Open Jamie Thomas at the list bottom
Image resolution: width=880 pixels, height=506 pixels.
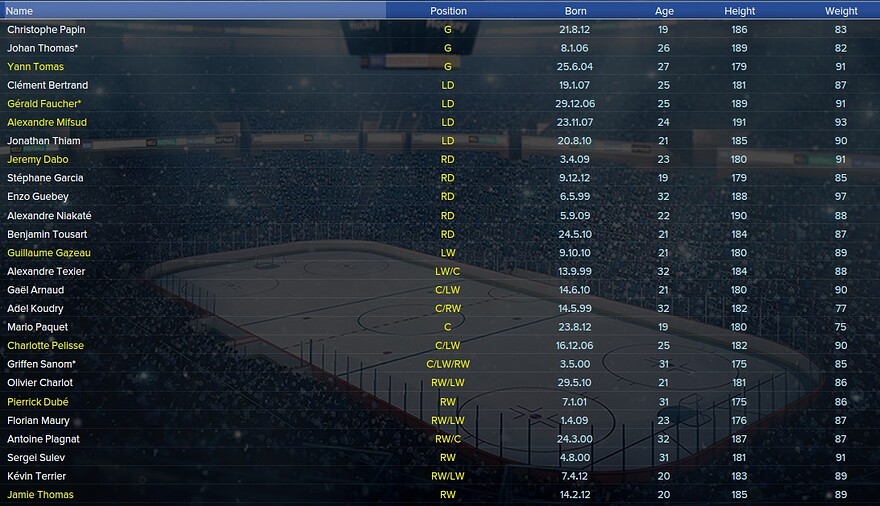click(40, 495)
